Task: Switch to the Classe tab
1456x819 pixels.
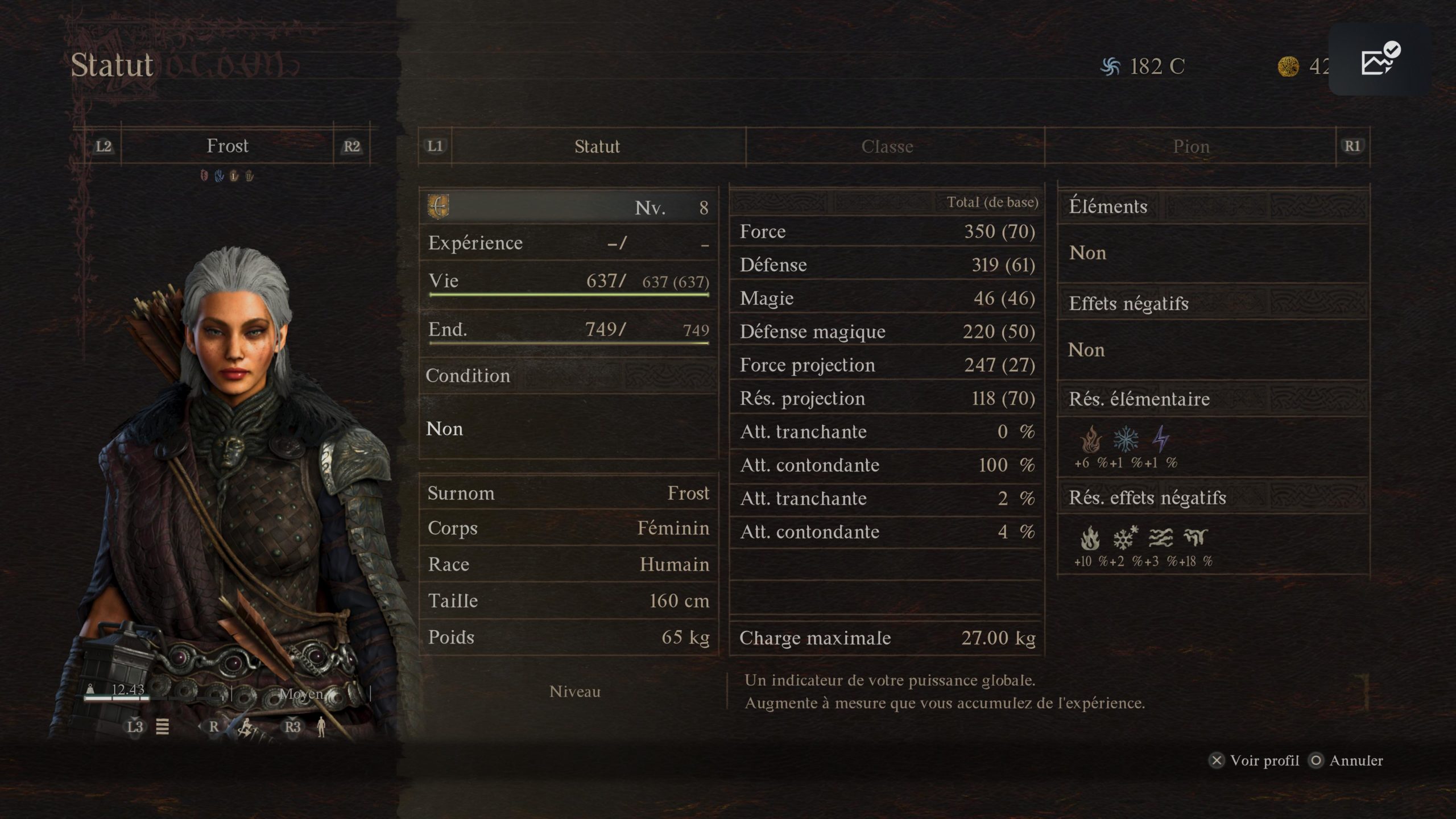Action: point(887,147)
